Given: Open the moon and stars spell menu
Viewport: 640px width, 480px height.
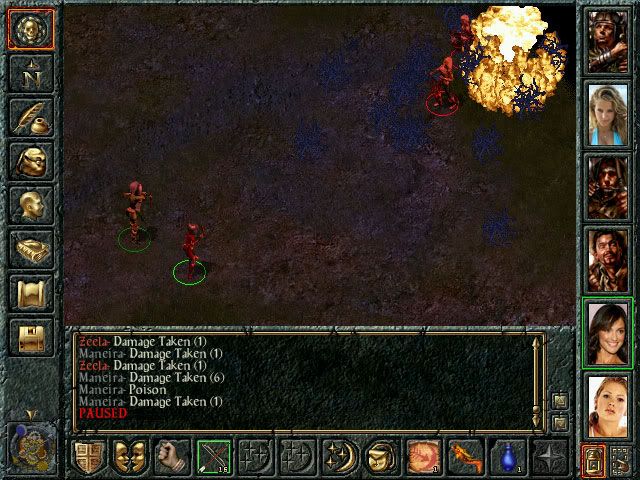Looking at the screenshot, I should 339,459.
